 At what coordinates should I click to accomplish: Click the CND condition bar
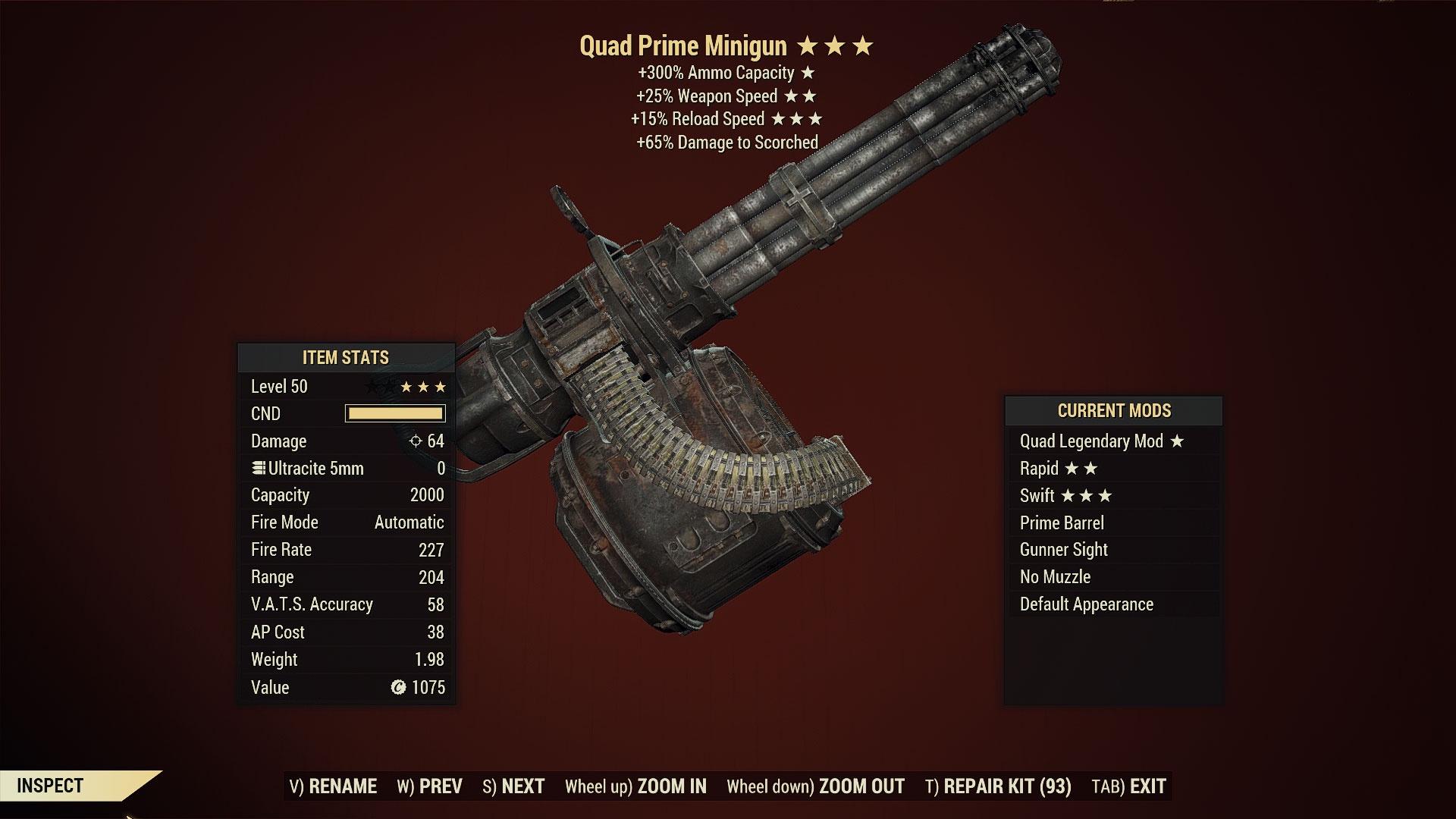[x=394, y=413]
